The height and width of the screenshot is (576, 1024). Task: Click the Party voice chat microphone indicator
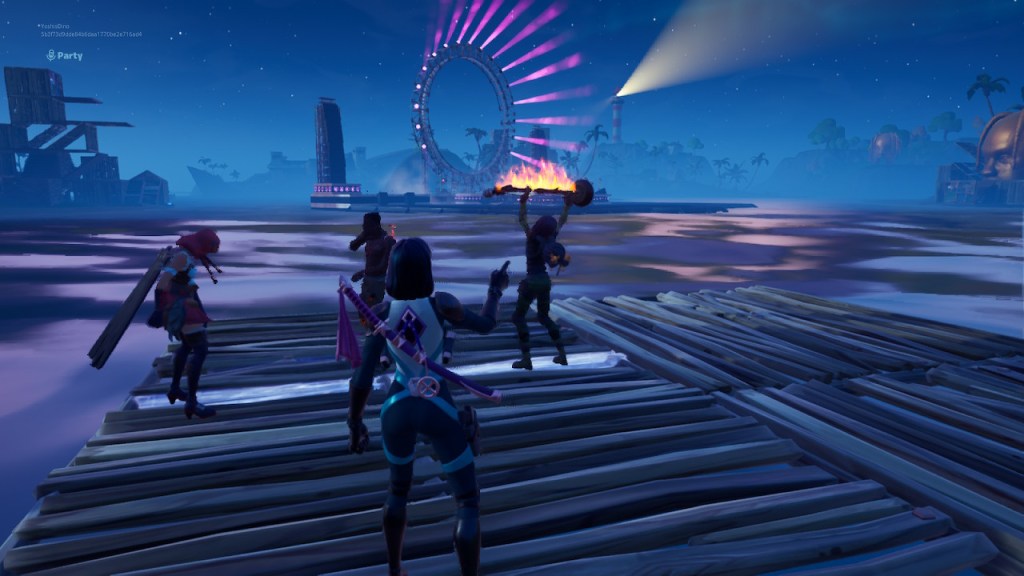pyautogui.click(x=50, y=56)
